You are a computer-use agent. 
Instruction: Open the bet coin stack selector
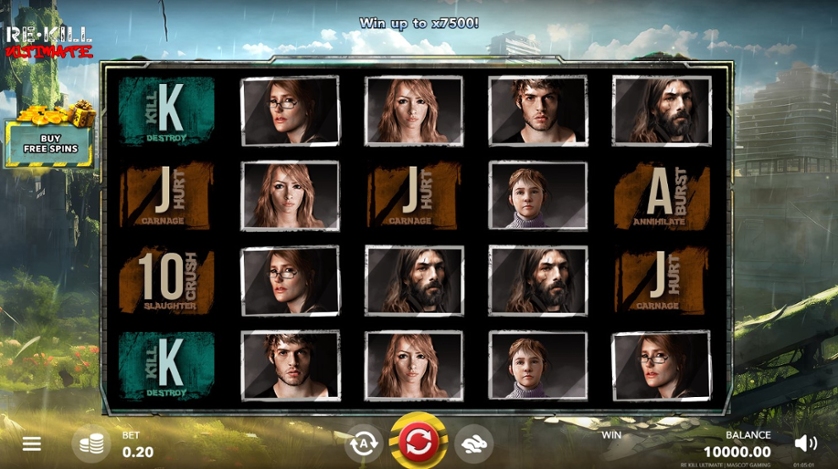(x=91, y=444)
